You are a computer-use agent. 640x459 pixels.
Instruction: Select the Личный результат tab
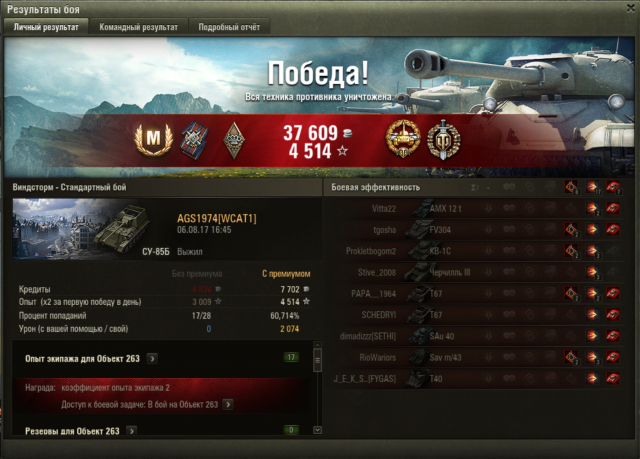click(46, 27)
